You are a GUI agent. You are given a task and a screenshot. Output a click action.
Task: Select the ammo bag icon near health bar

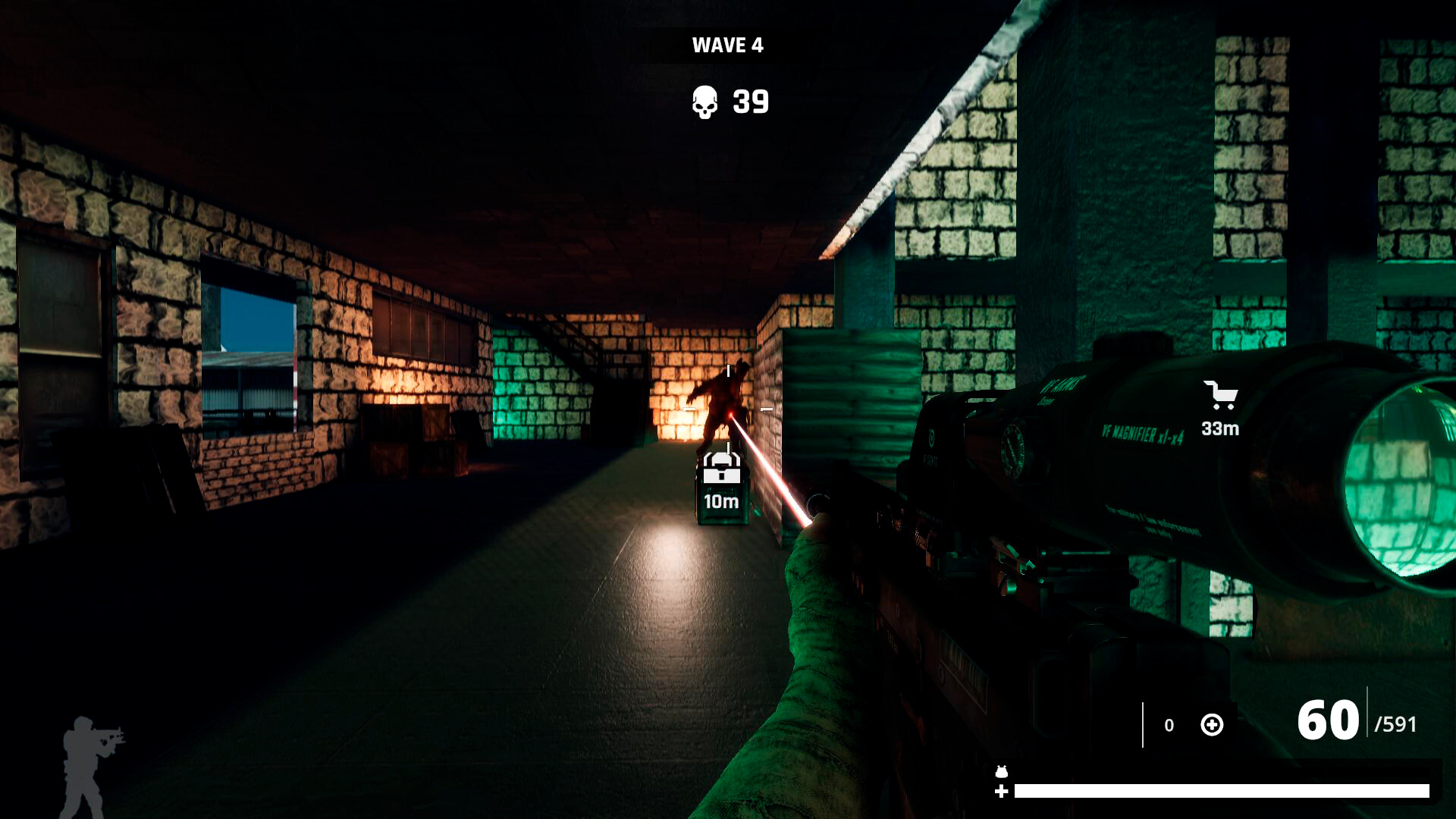point(1001,770)
